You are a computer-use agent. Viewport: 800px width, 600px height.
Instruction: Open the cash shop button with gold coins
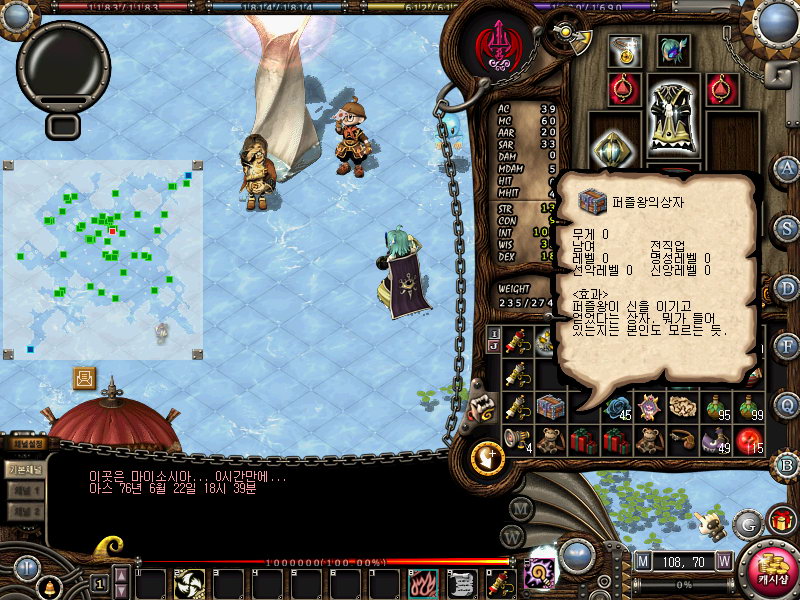point(766,570)
